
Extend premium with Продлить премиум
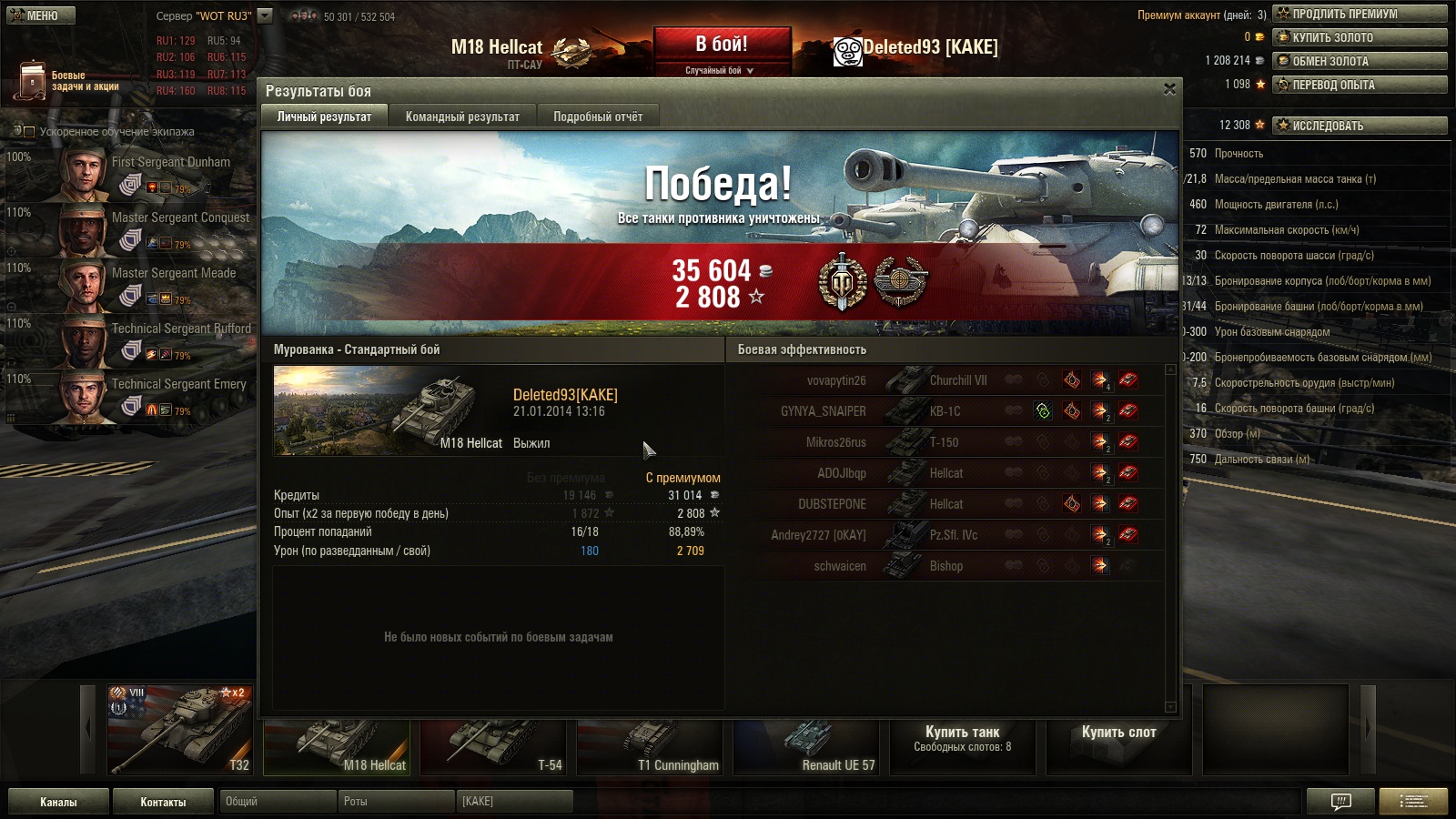[1360, 14]
